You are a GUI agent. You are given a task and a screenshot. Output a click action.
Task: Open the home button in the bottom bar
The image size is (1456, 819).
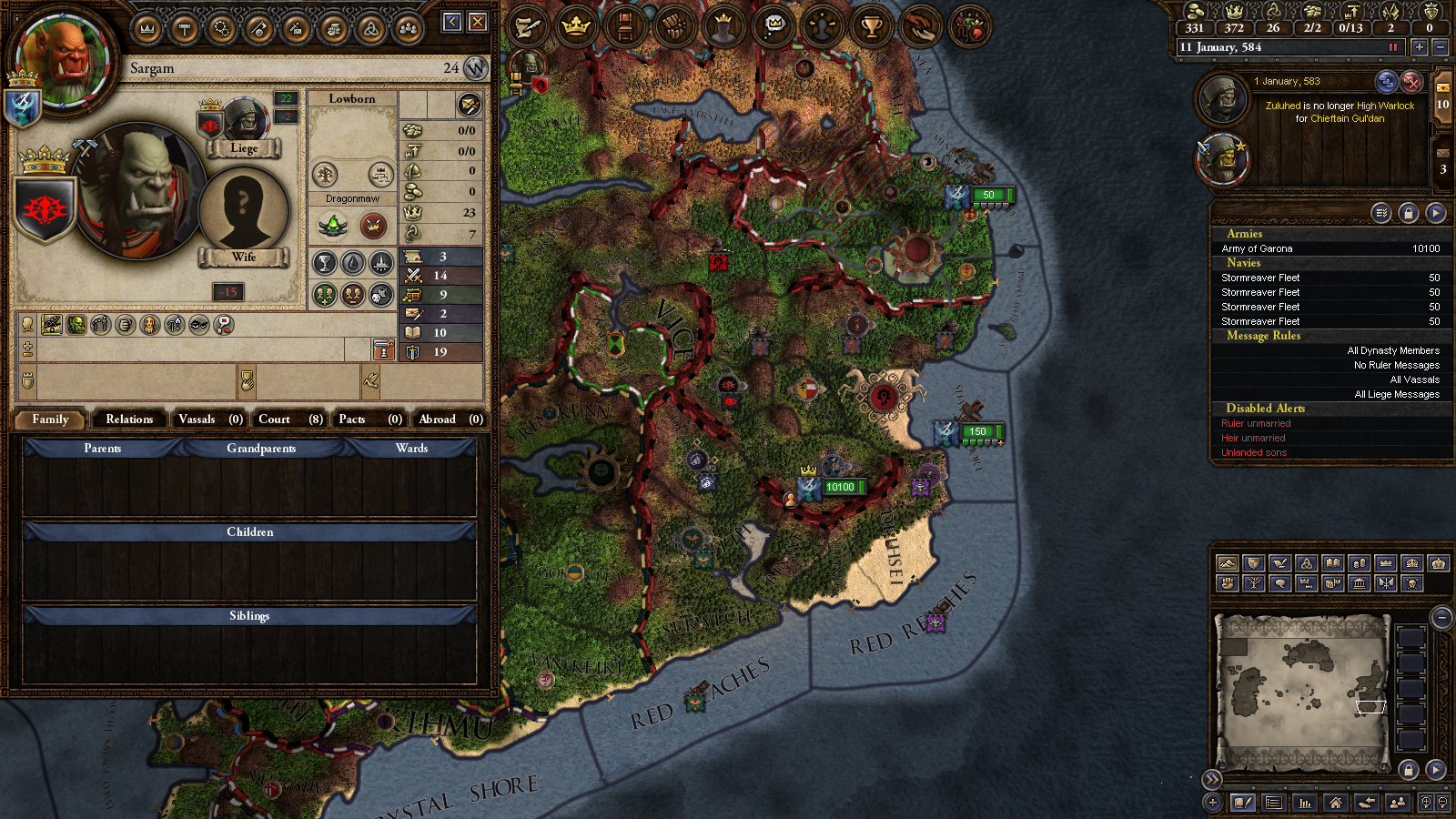1335,803
